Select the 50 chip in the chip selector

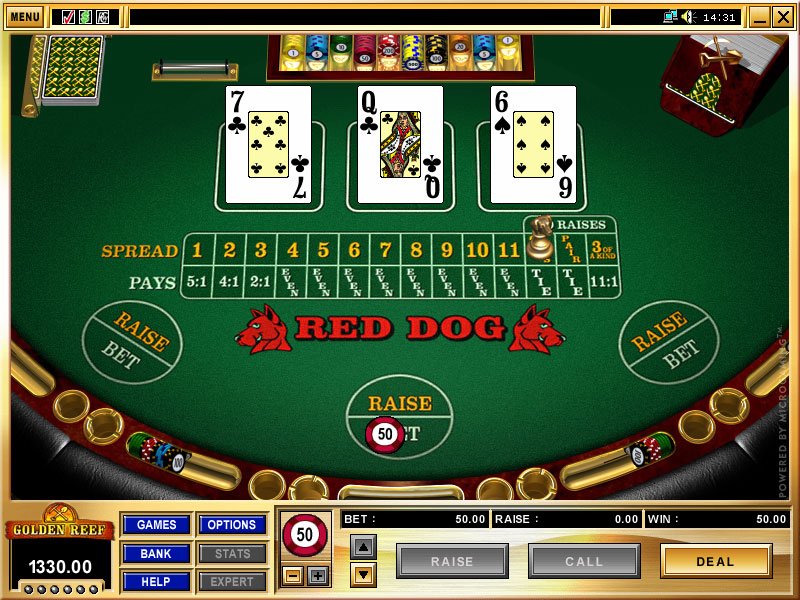point(304,535)
